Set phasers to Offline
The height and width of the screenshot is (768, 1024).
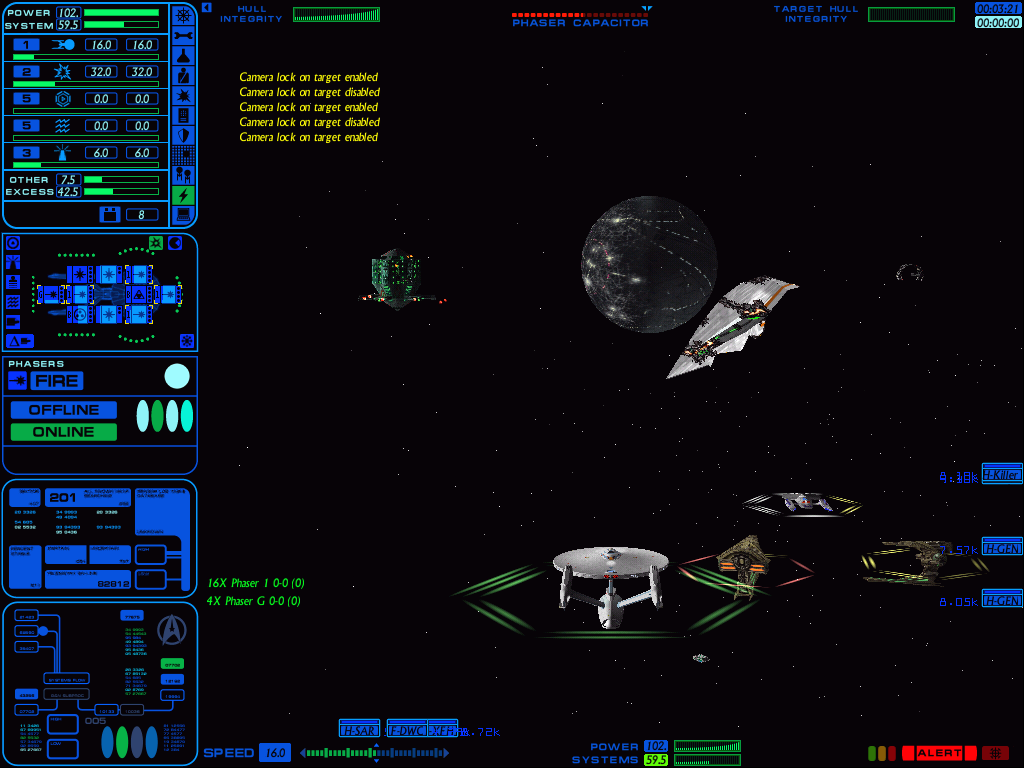click(x=64, y=410)
